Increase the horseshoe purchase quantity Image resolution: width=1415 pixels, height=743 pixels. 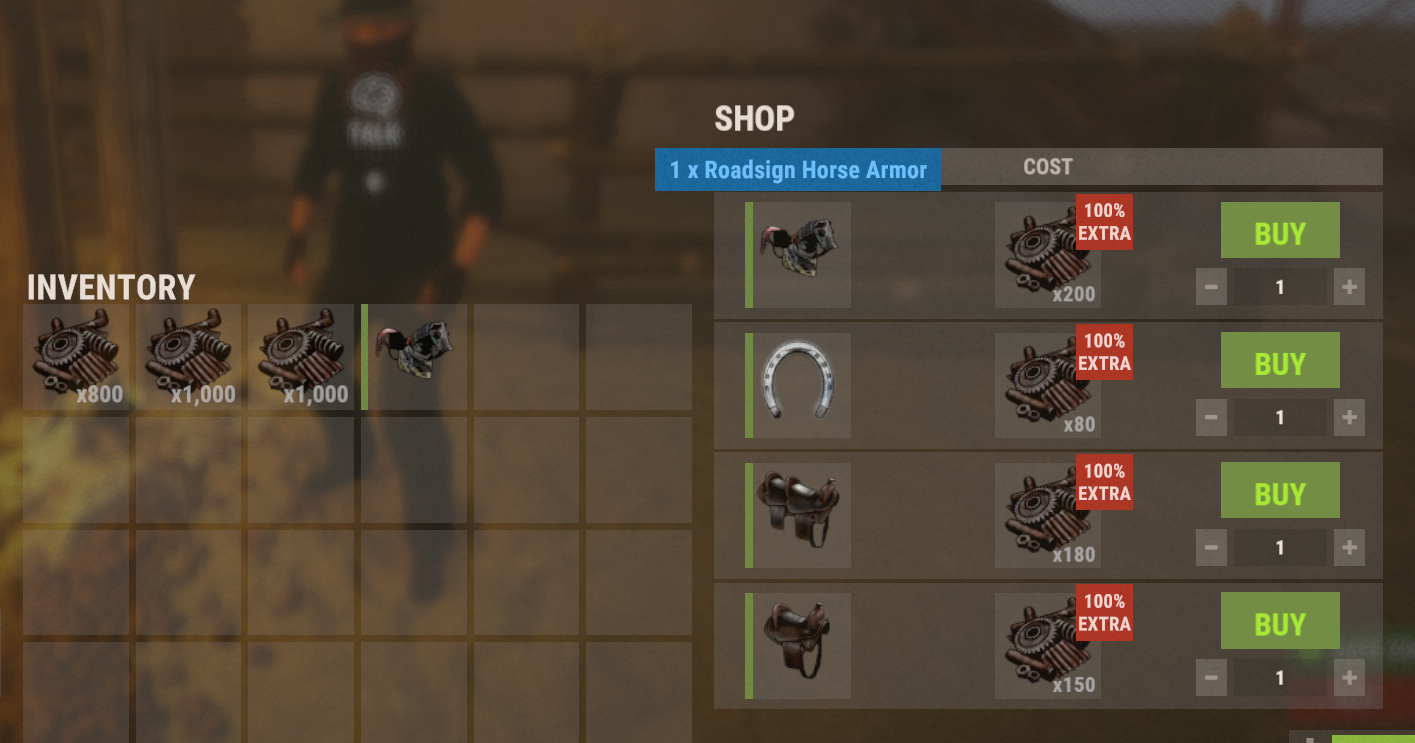pos(1348,418)
